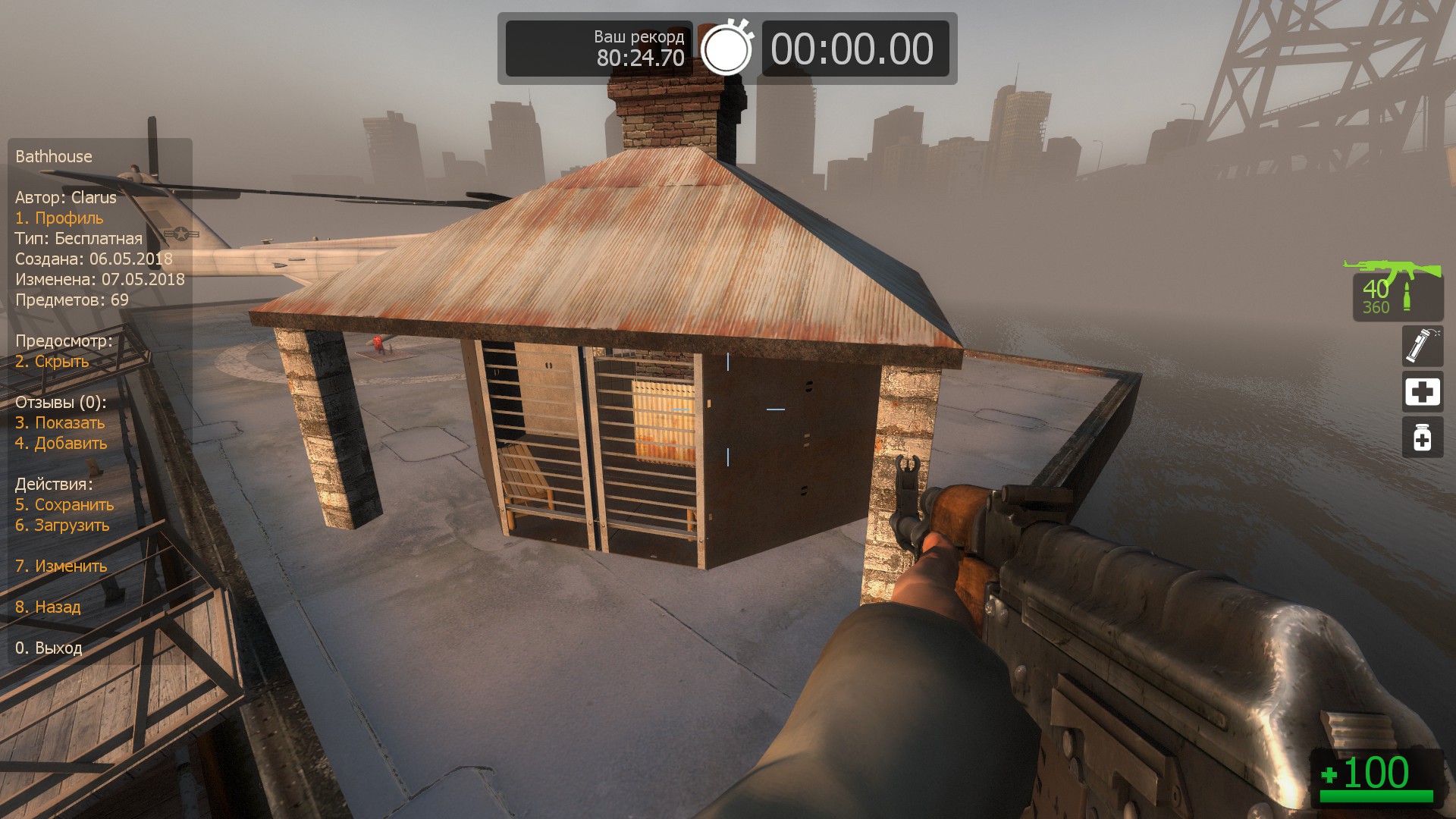This screenshot has width=1456, height=819.
Task: Select the AK-47 weapon icon
Action: 1392,268
